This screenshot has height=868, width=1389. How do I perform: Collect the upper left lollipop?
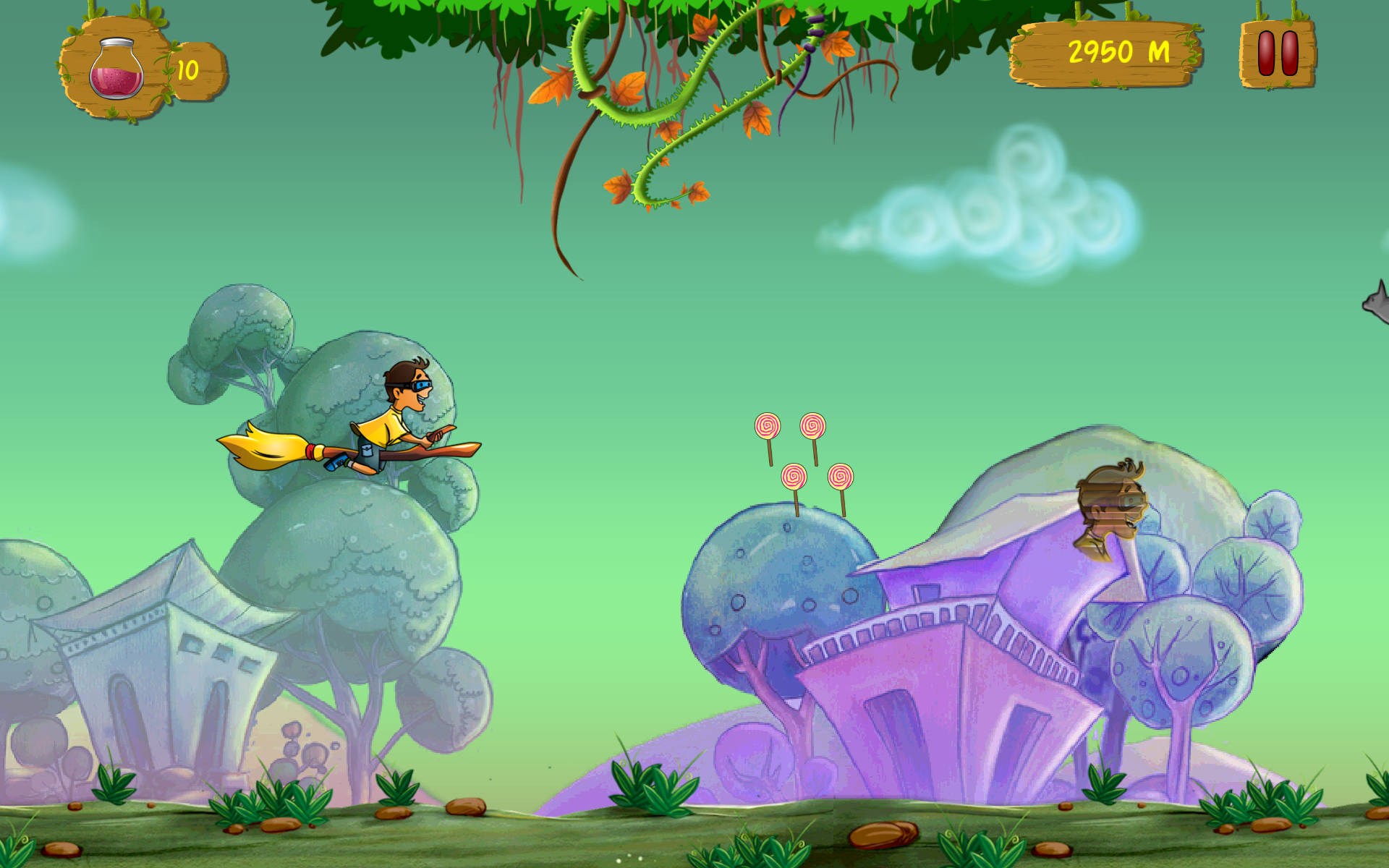click(769, 425)
